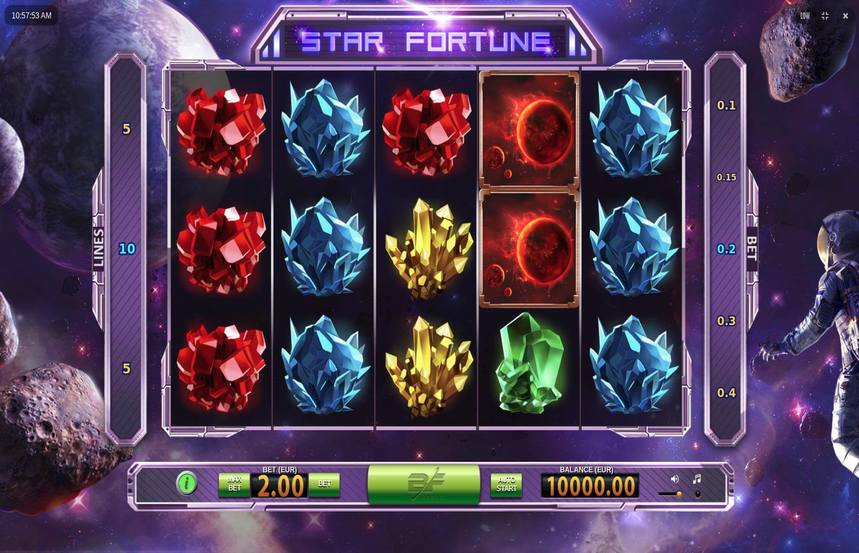Close the game with the X button
Image resolution: width=859 pixels, height=553 pixels.
[845, 16]
